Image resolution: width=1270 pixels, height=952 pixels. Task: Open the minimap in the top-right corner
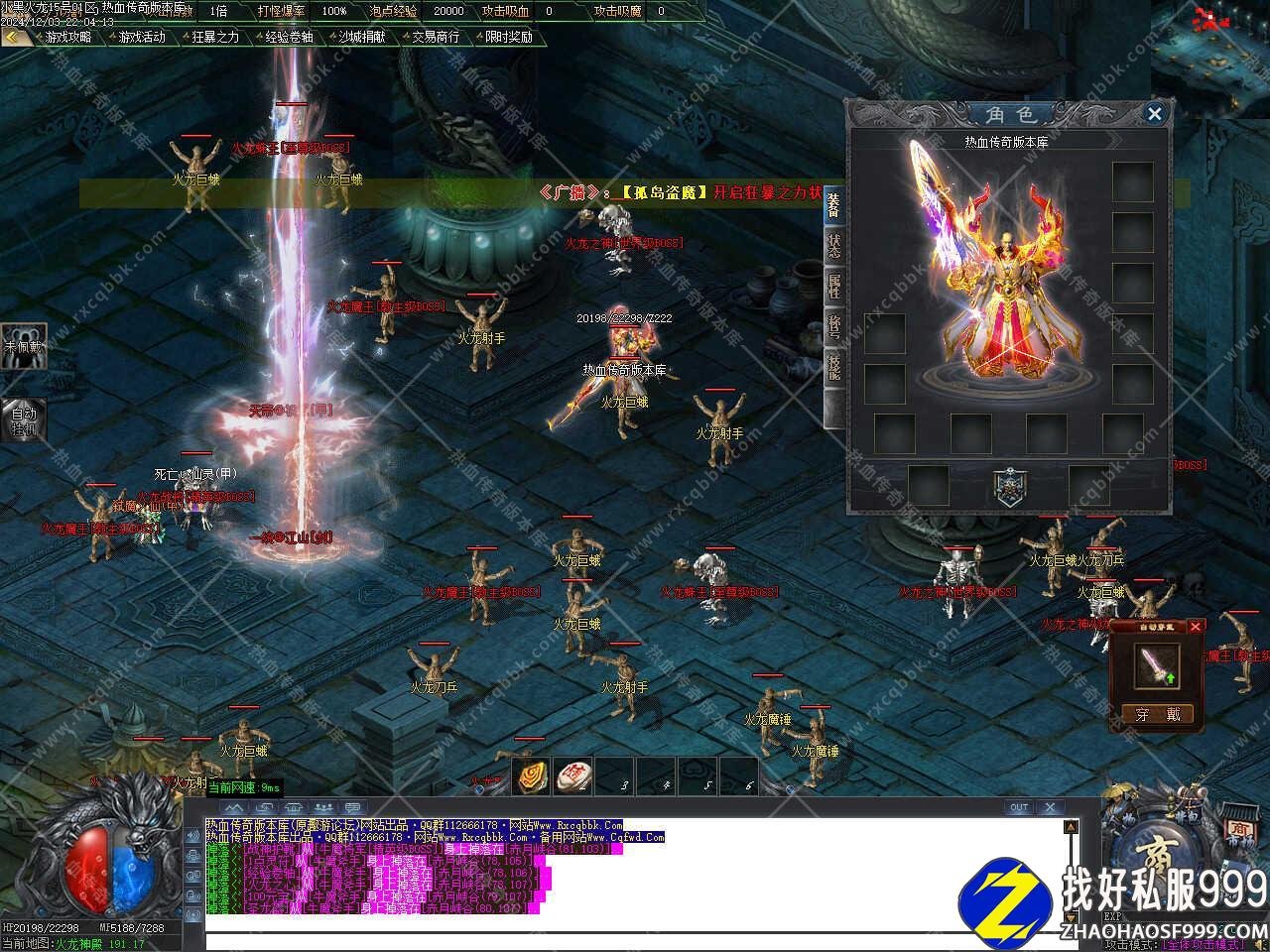[1215, 40]
